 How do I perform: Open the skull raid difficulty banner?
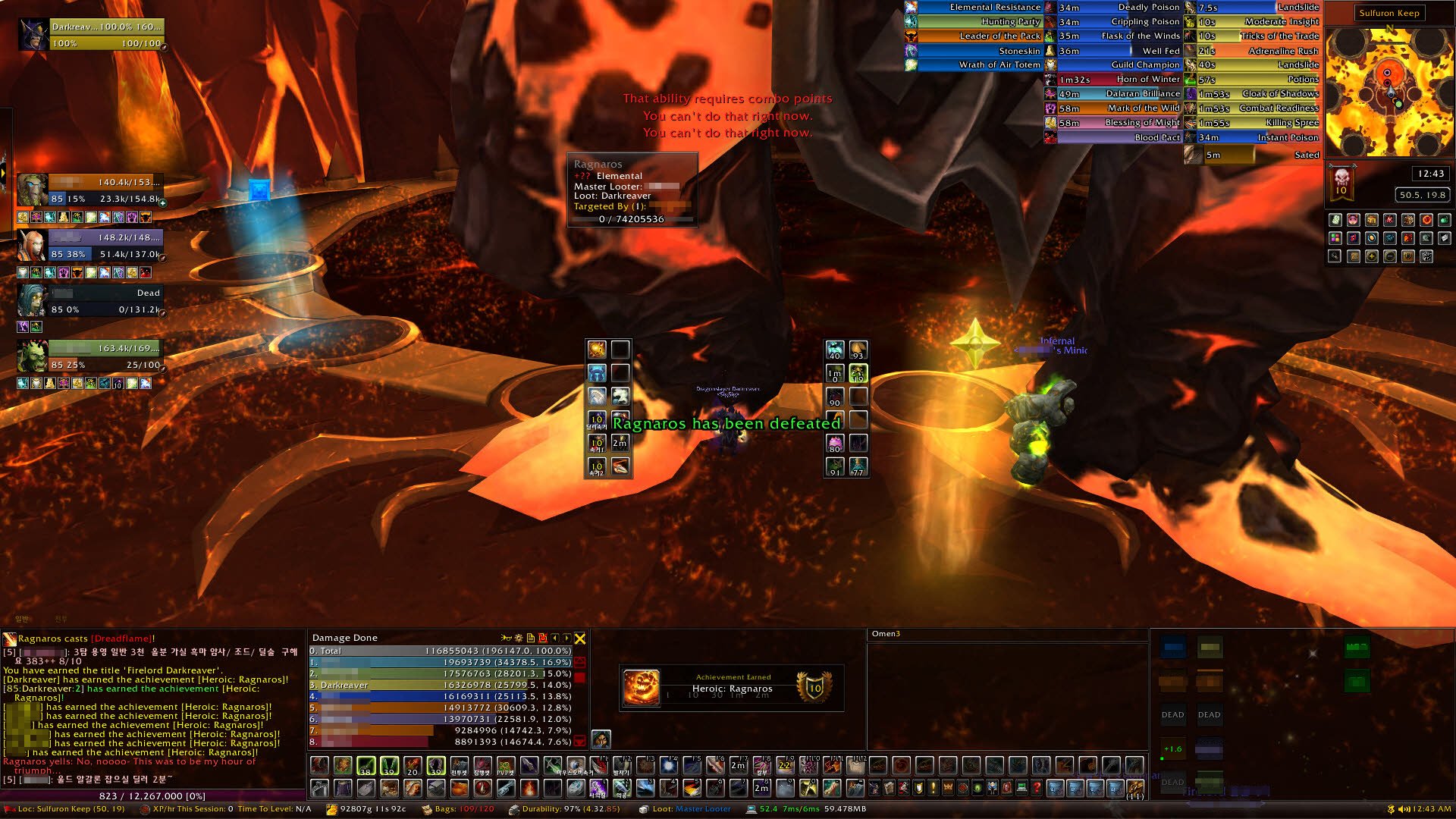pyautogui.click(x=1341, y=181)
